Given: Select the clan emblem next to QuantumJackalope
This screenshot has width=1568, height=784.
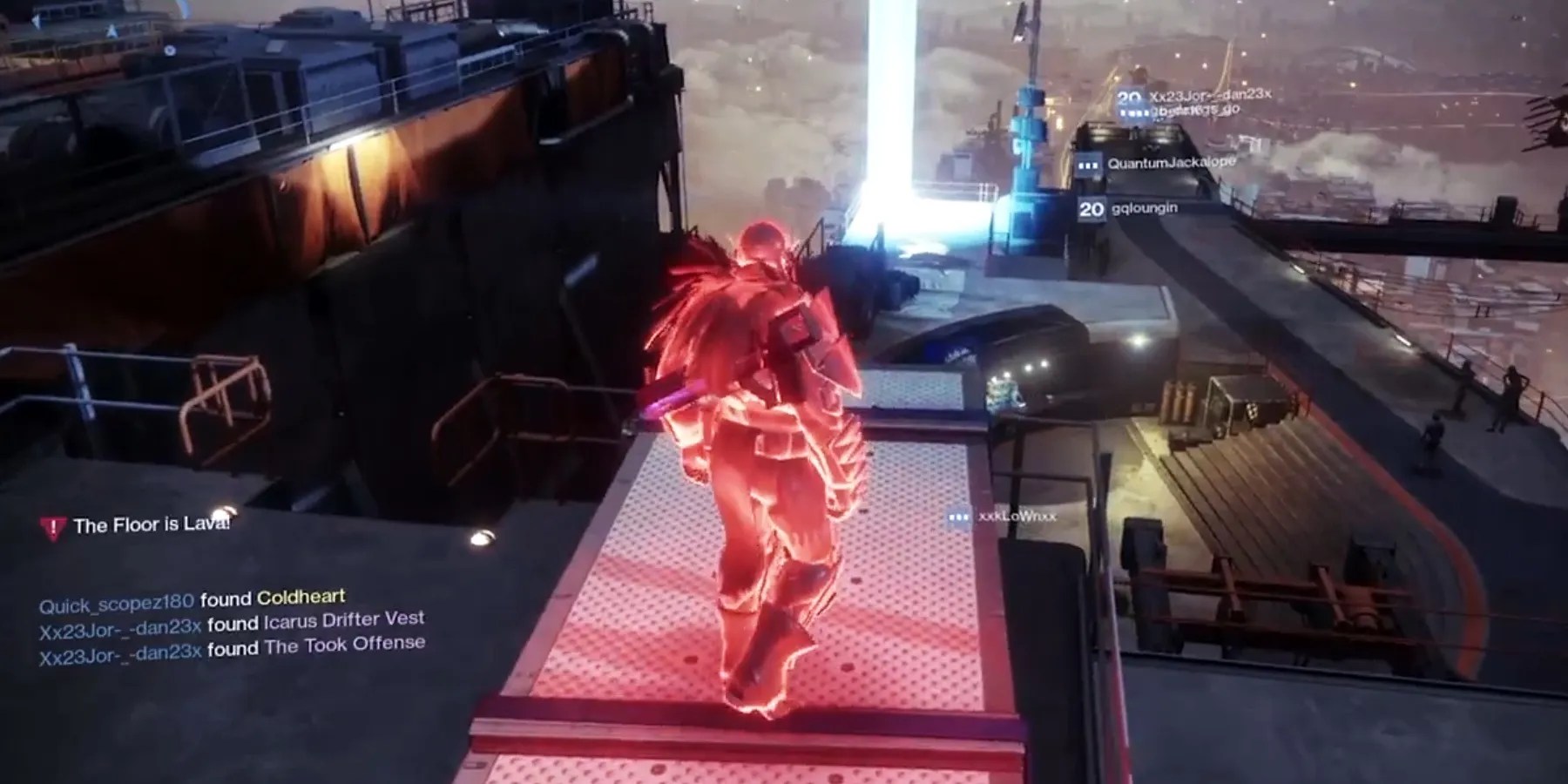Looking at the screenshot, I should tap(1087, 164).
